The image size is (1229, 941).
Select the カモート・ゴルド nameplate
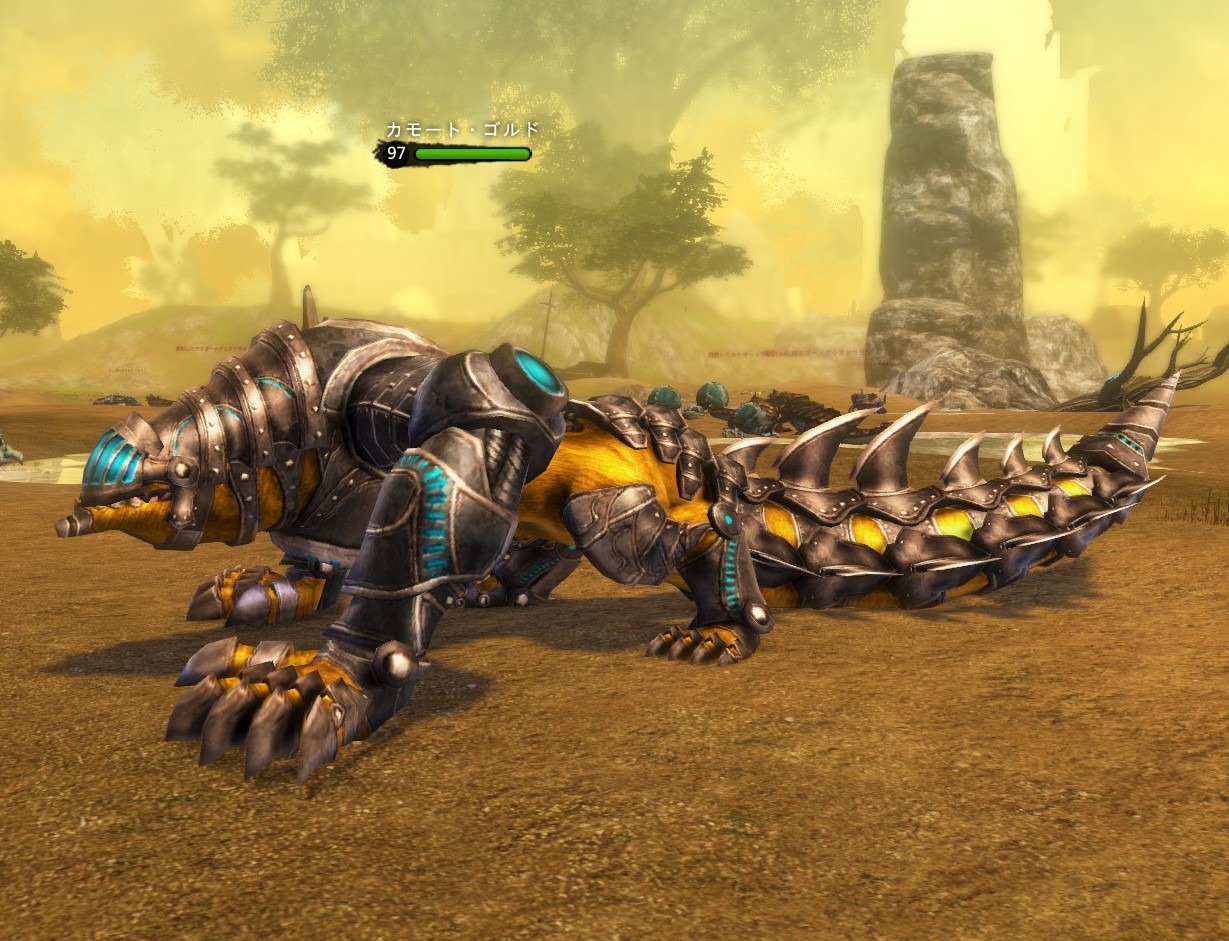(462, 130)
